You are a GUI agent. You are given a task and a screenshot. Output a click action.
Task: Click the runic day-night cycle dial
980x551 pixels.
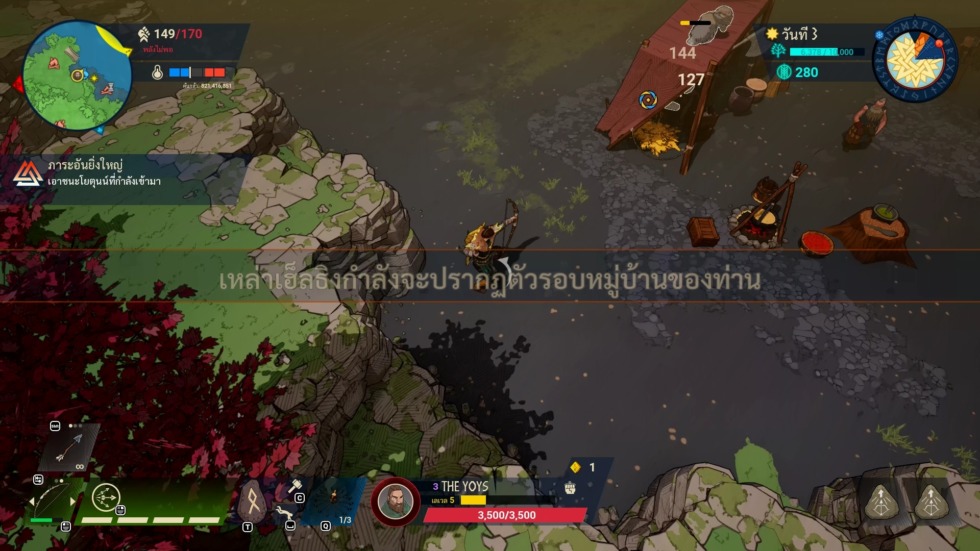(x=914, y=59)
